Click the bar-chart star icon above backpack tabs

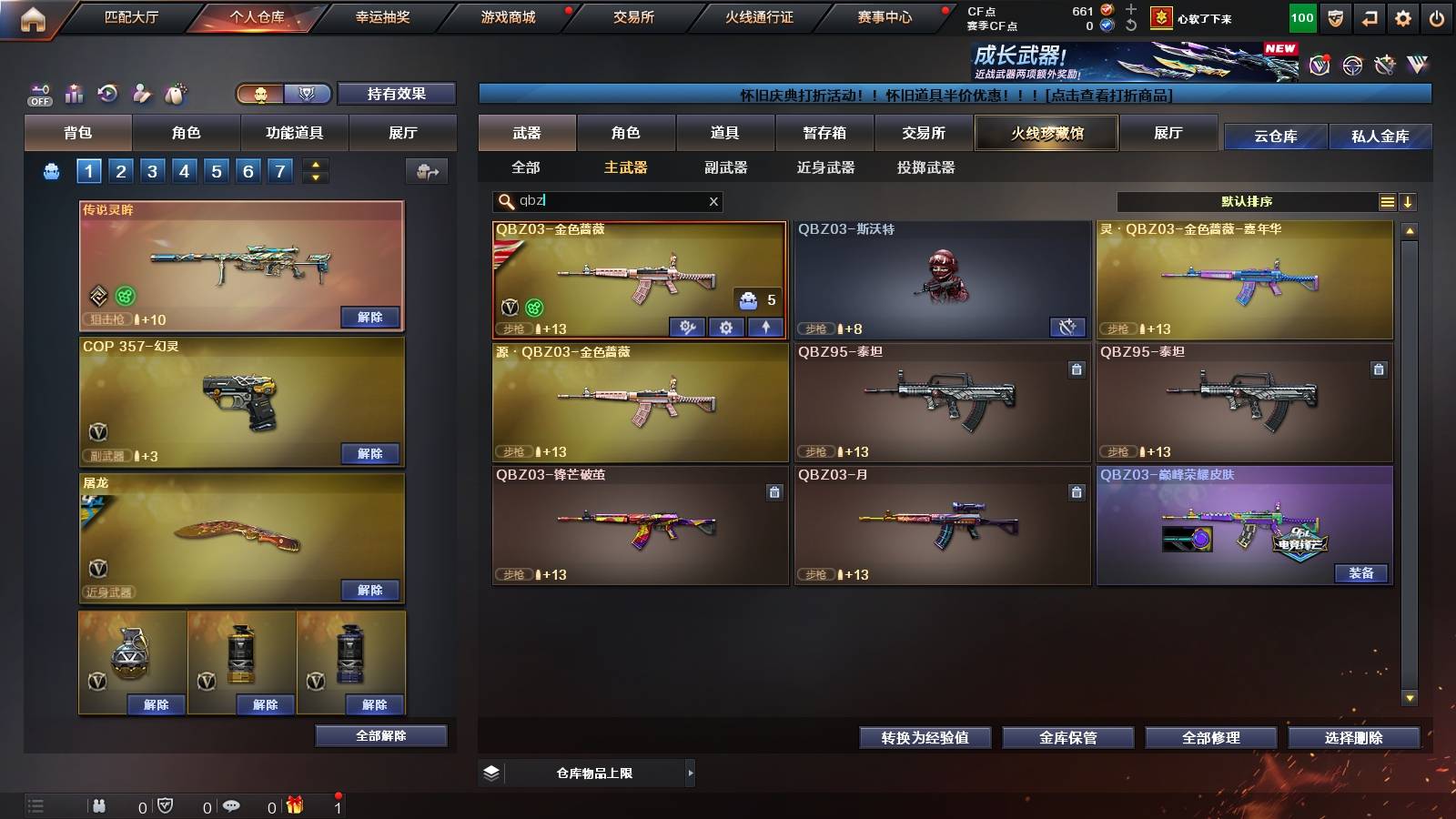point(74,94)
